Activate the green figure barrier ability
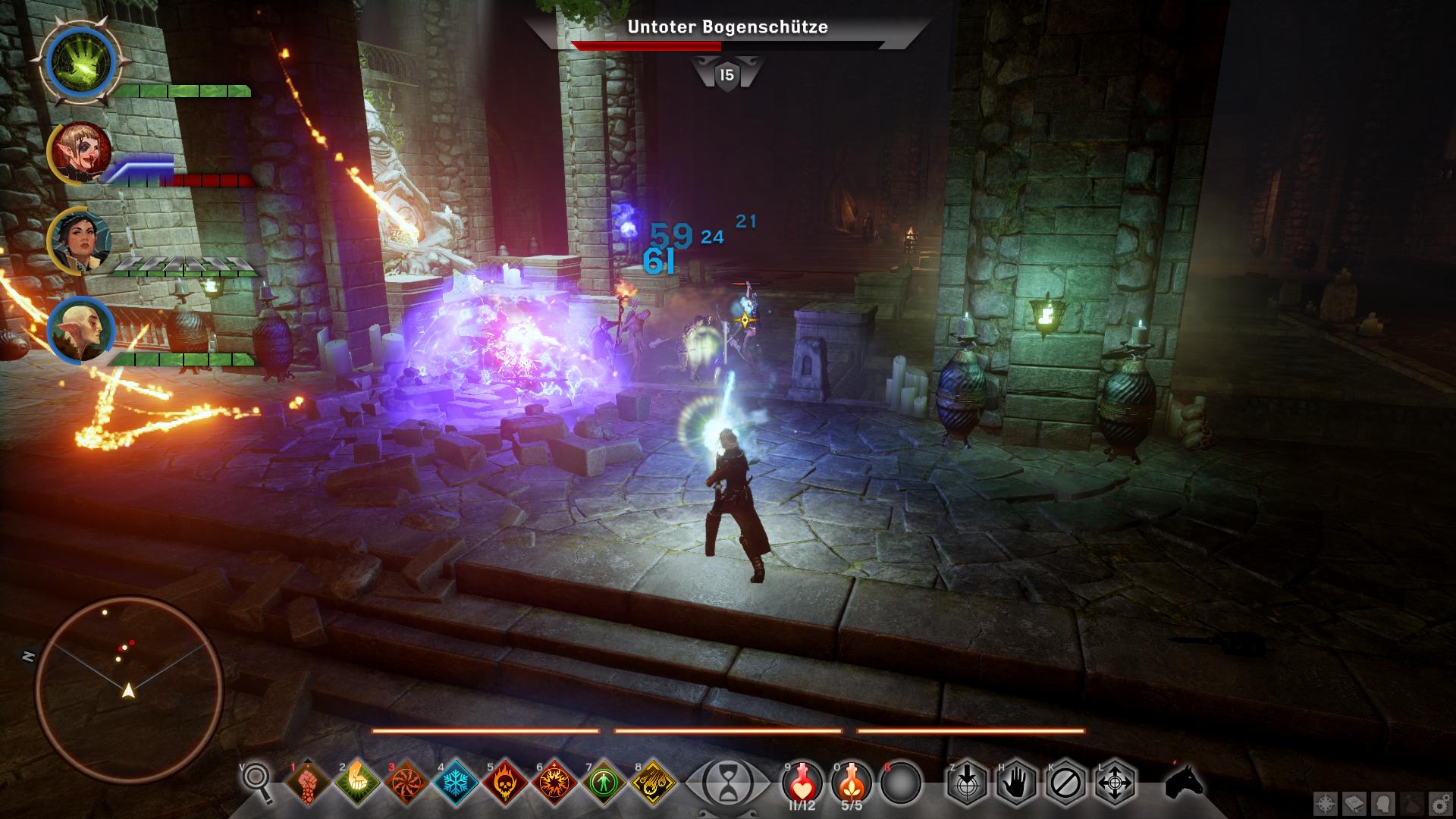Screen dimensions: 1456x819 coord(604,781)
